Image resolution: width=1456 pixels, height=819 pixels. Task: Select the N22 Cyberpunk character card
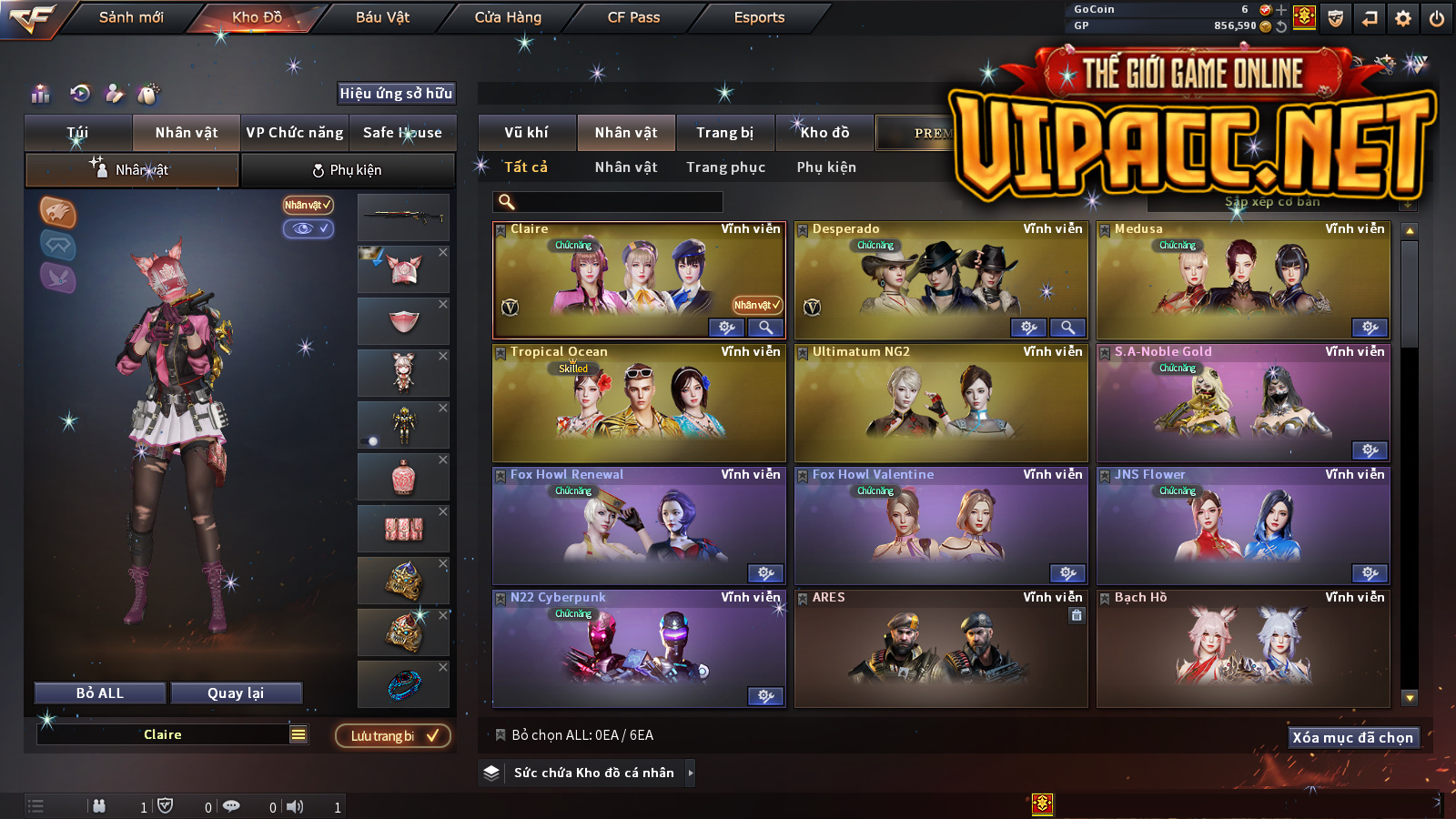639,648
